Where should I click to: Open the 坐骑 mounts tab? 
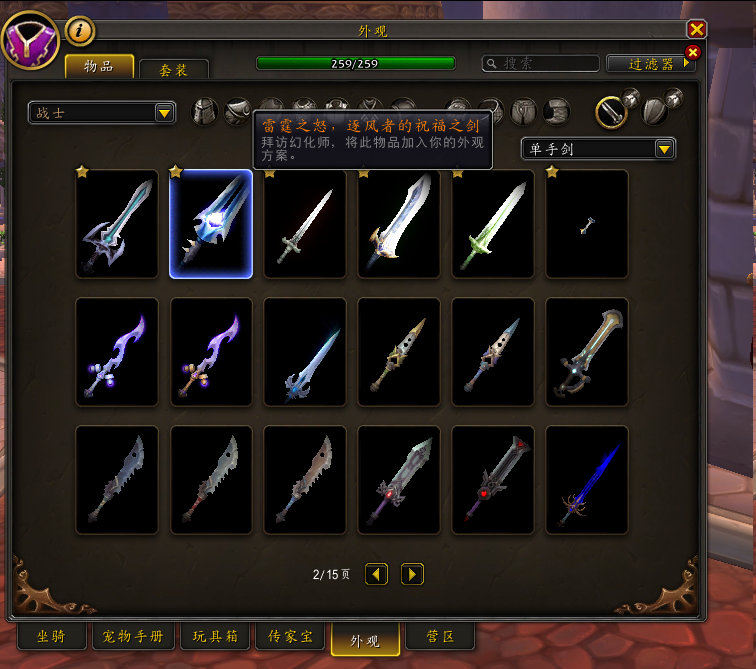point(52,636)
